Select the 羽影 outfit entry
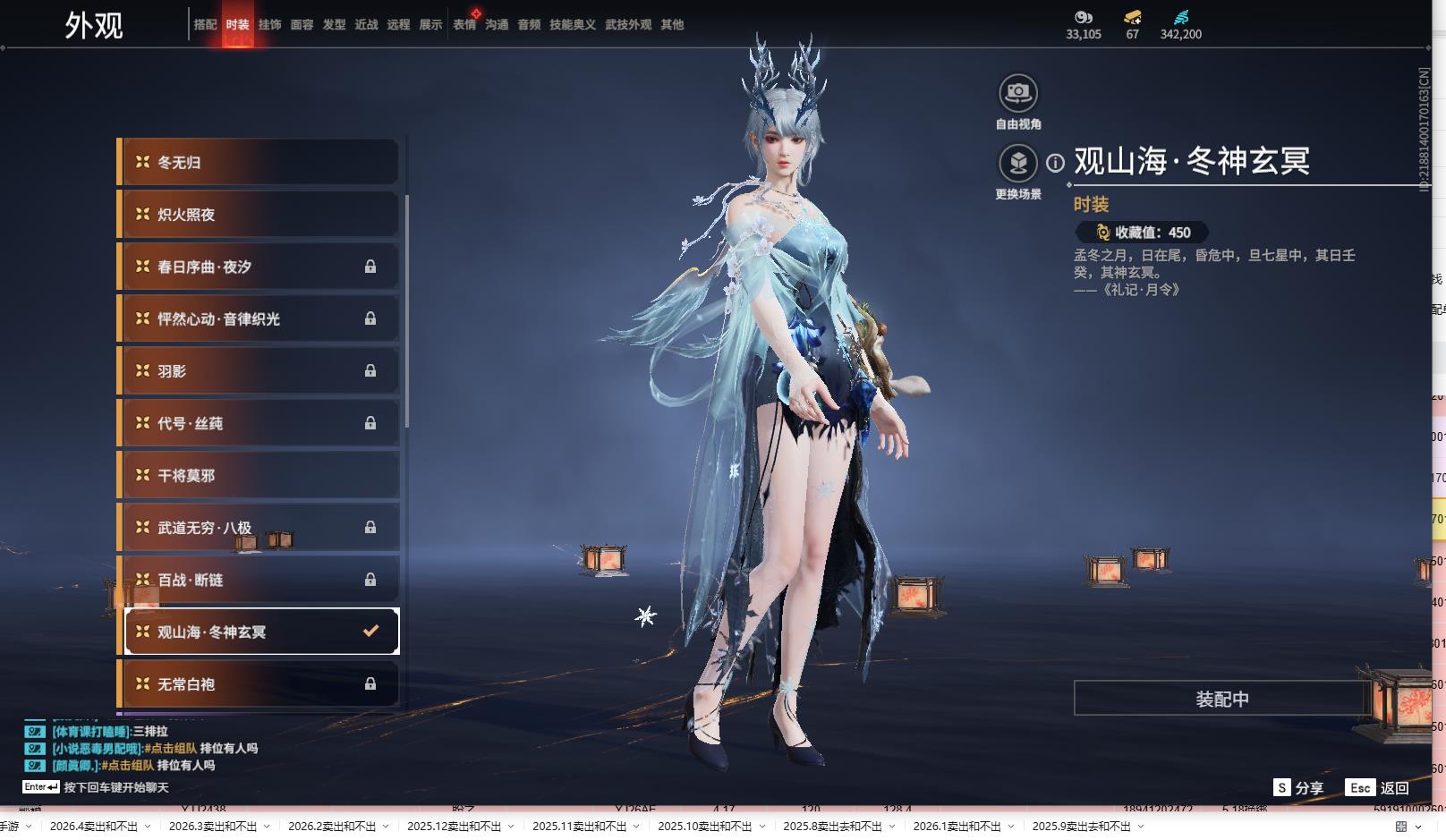The width and height of the screenshot is (1446, 840). pyautogui.click(x=259, y=371)
